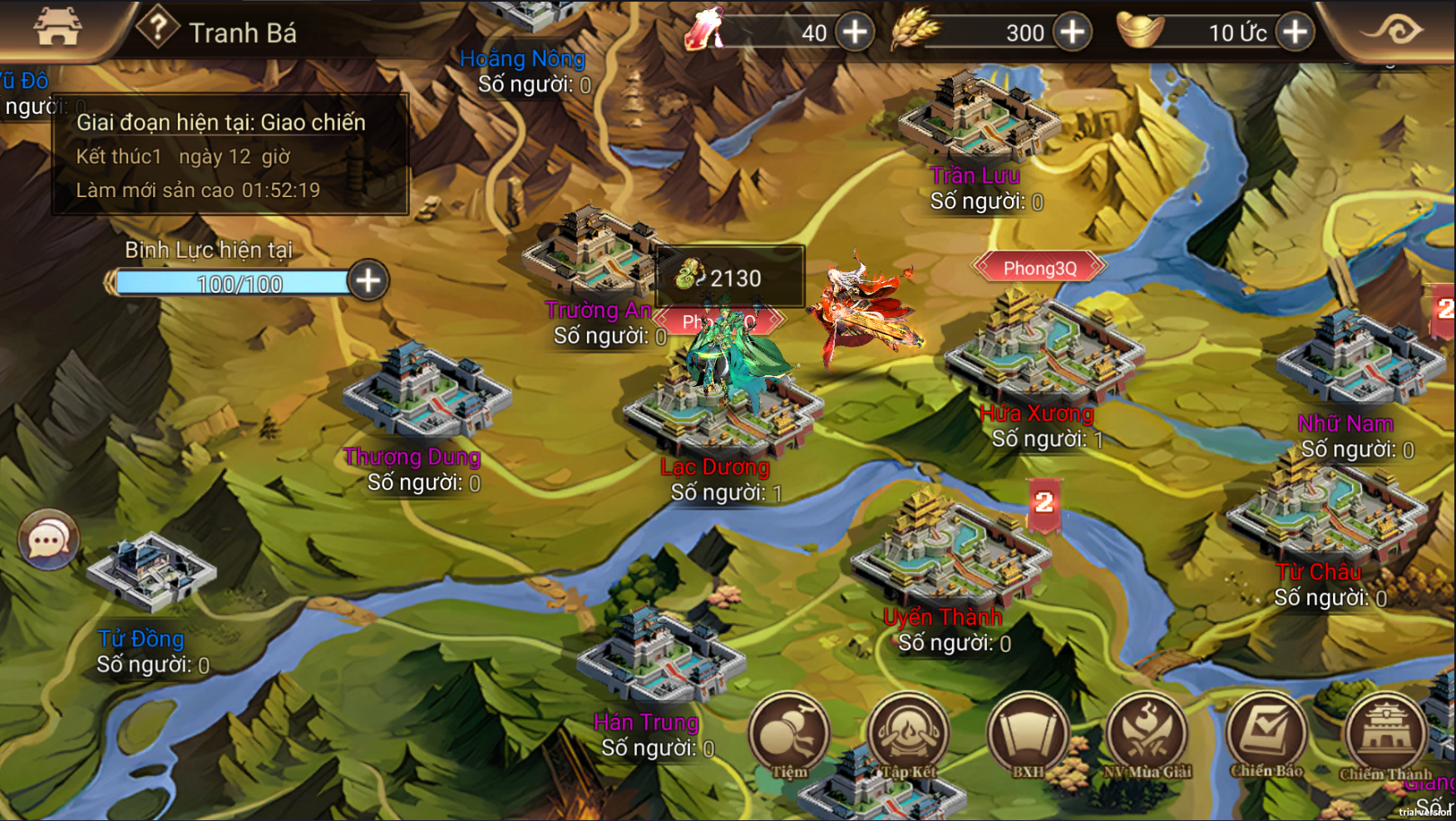Open the Tập Kết rally menu
This screenshot has width=1456, height=821.
point(908,735)
